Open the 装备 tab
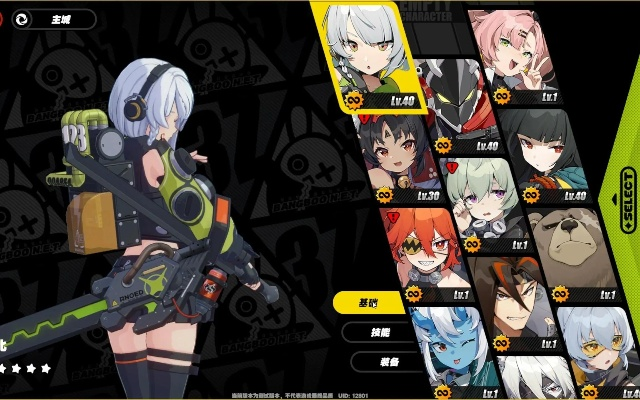 coord(388,361)
